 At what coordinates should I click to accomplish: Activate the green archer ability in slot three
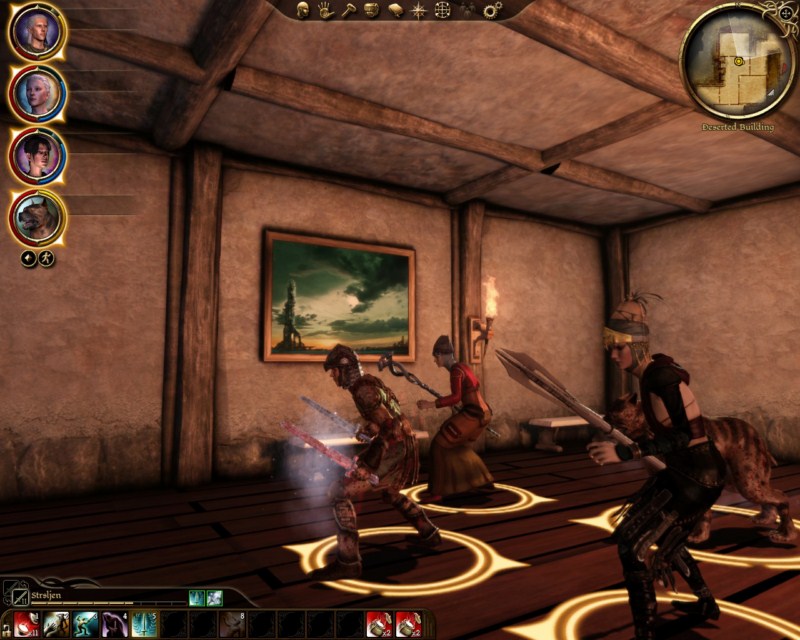(85, 625)
